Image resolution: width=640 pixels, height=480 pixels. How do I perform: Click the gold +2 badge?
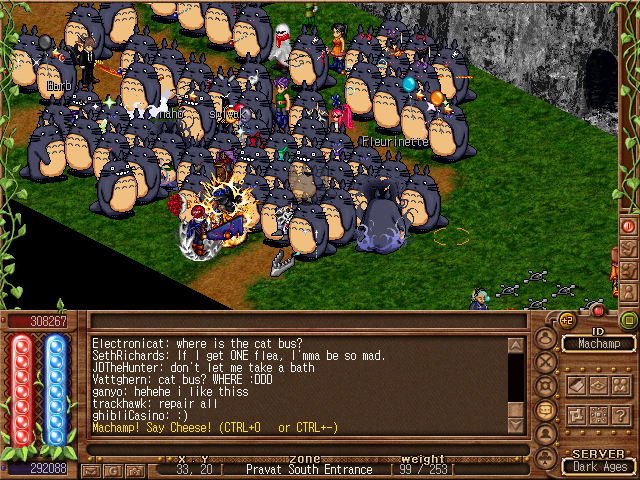[566, 320]
